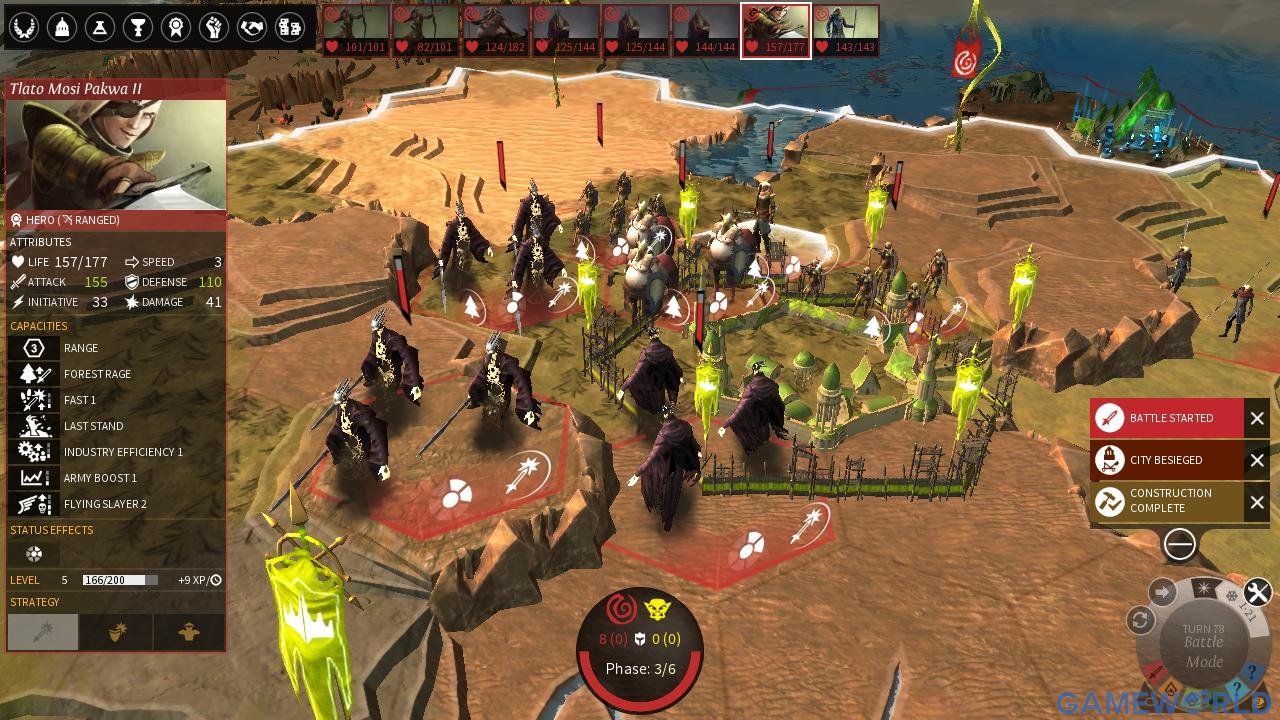Open the quest chalice screen
Image resolution: width=1280 pixels, height=720 pixels.
137,27
